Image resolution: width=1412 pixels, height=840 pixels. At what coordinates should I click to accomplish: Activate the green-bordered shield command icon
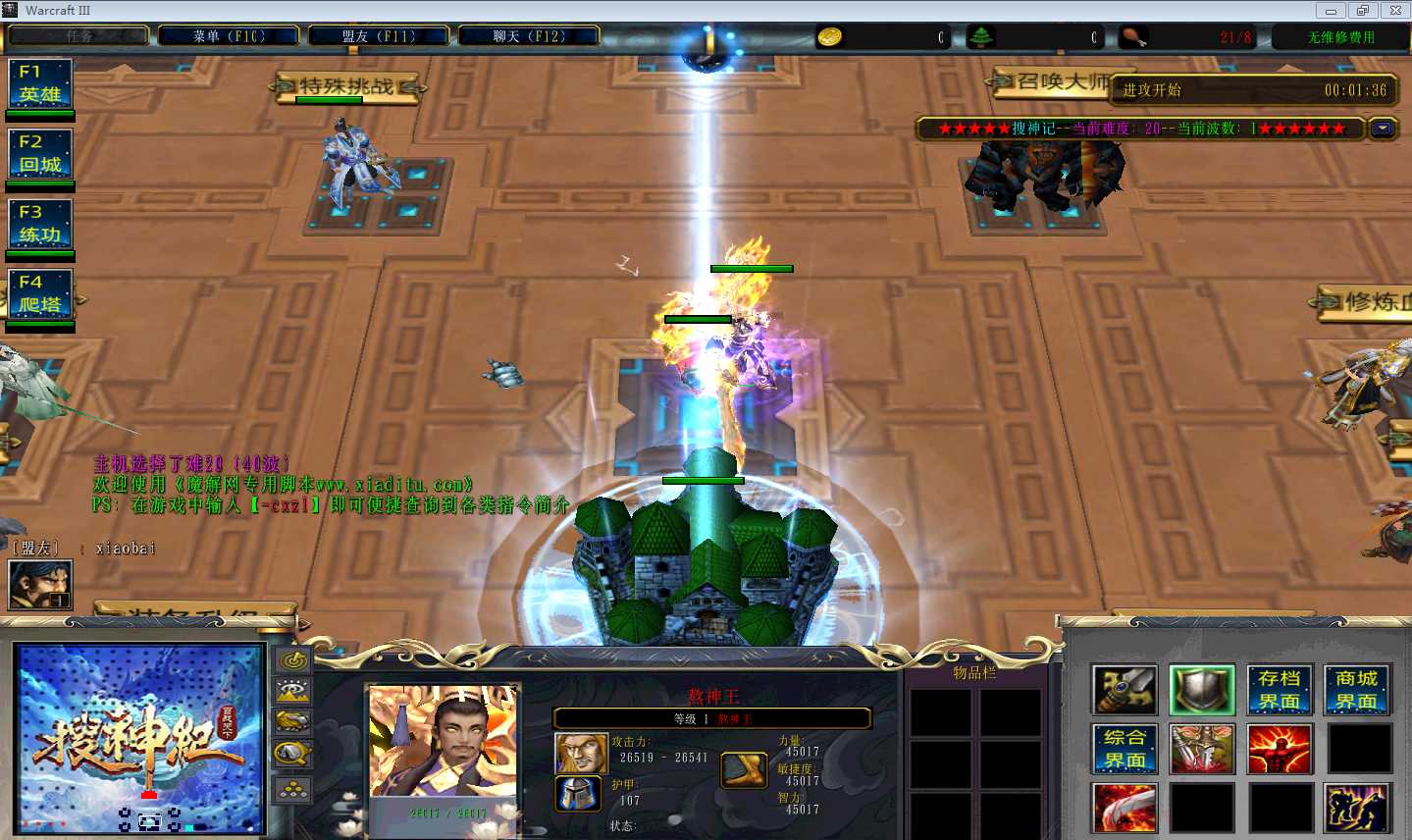[1202, 690]
